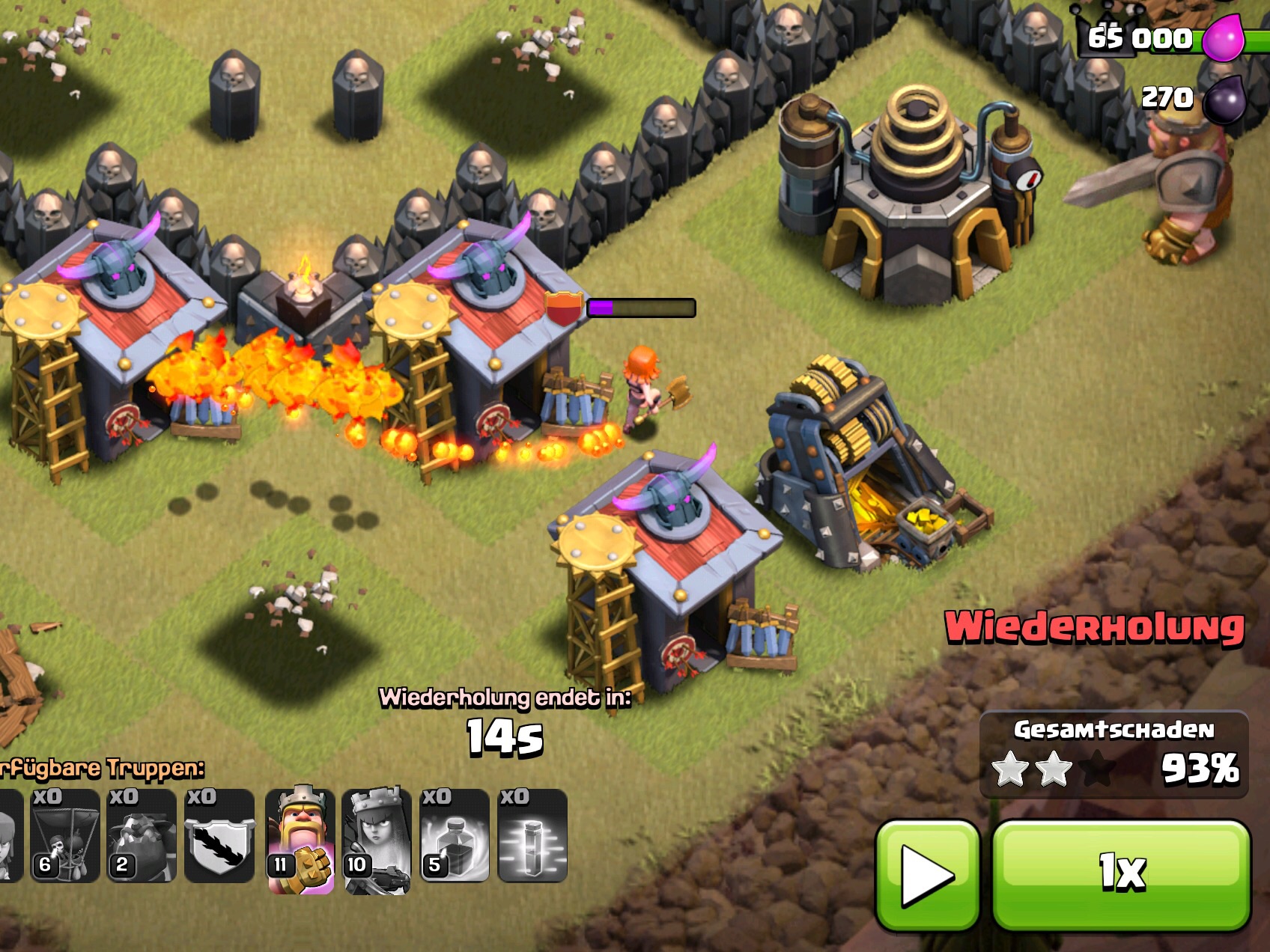This screenshot has width=1270, height=952.
Task: Choose the level 6 Balloon troop slot
Action: click(x=65, y=836)
